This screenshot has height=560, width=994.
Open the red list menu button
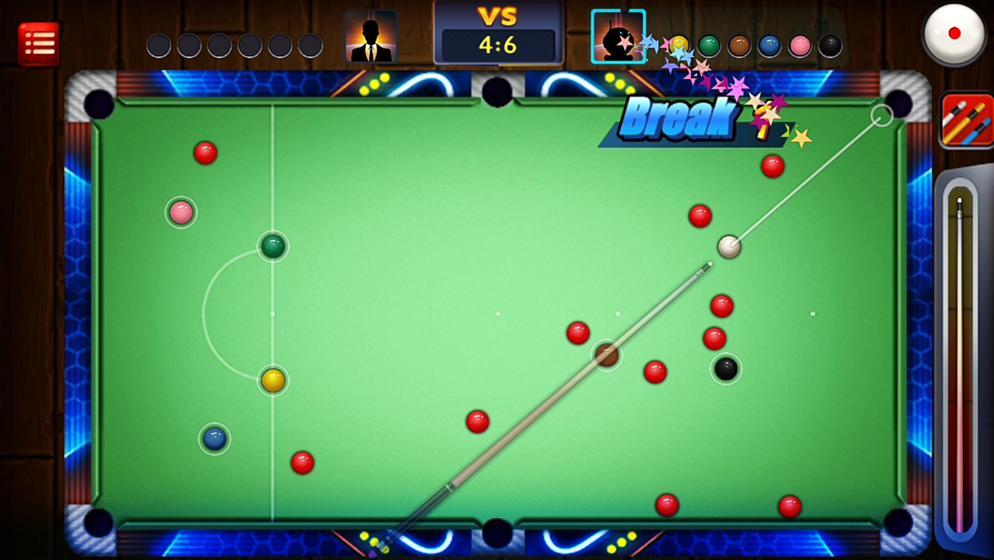(39, 43)
